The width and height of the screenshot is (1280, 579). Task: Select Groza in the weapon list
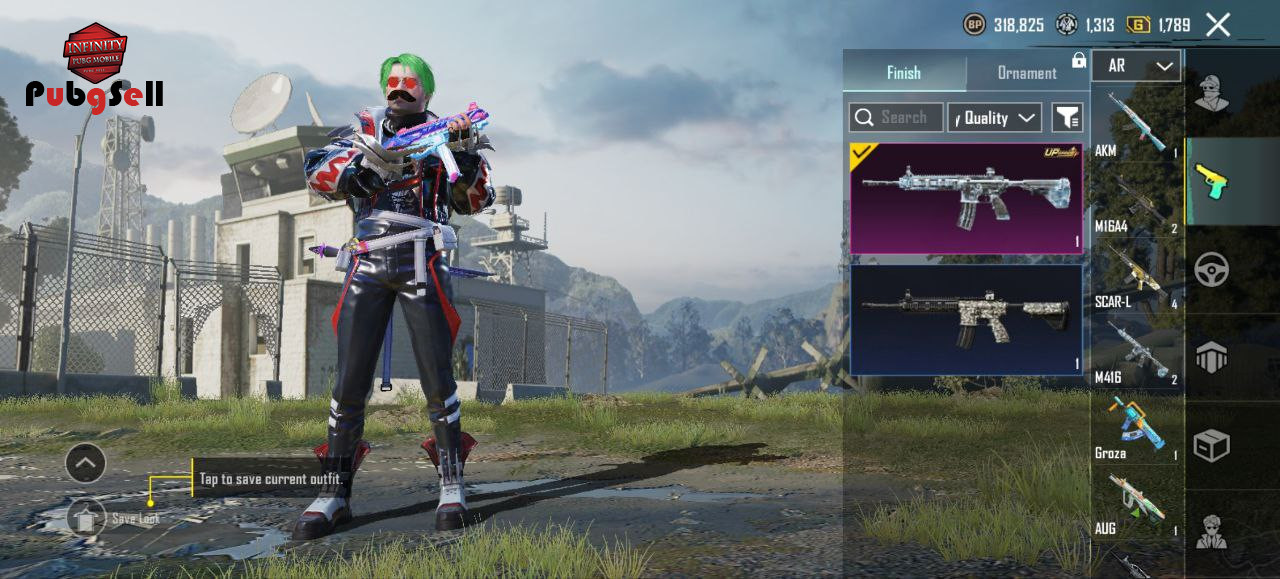[1136, 427]
